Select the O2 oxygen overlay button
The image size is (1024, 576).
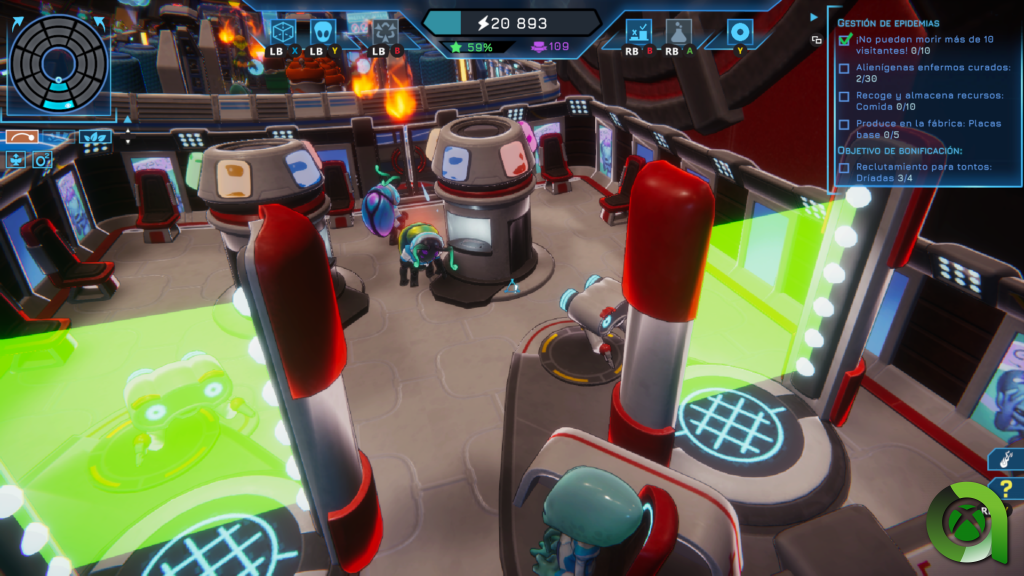tap(42, 160)
